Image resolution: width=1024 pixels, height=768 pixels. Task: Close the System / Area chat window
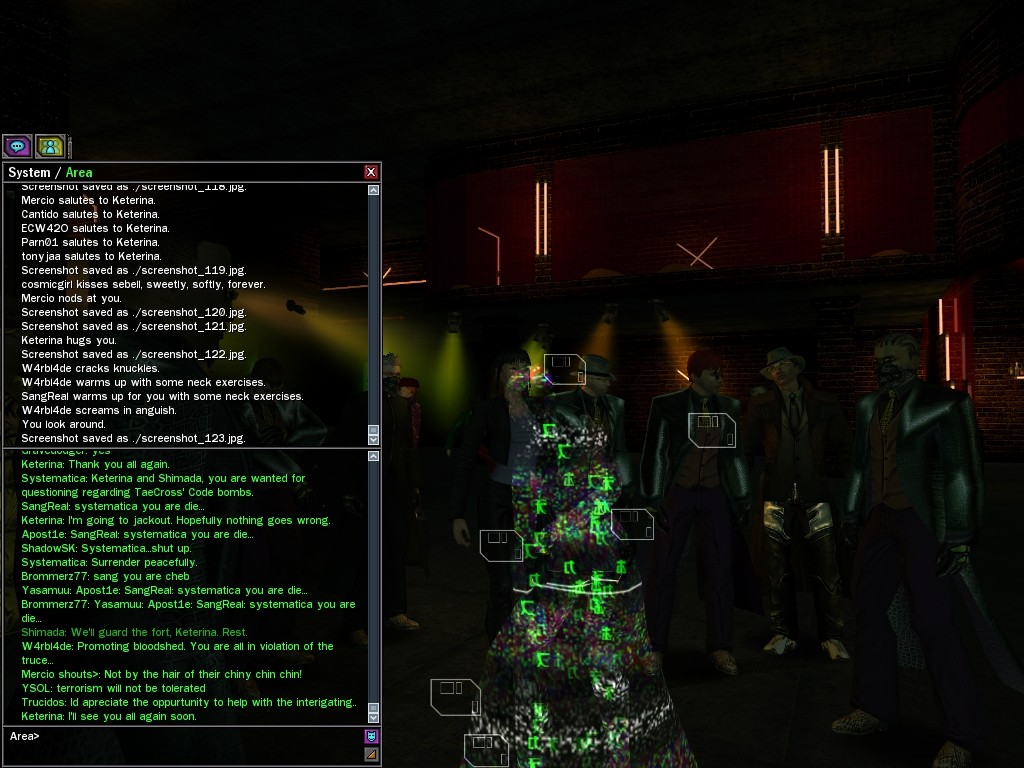pyautogui.click(x=371, y=172)
